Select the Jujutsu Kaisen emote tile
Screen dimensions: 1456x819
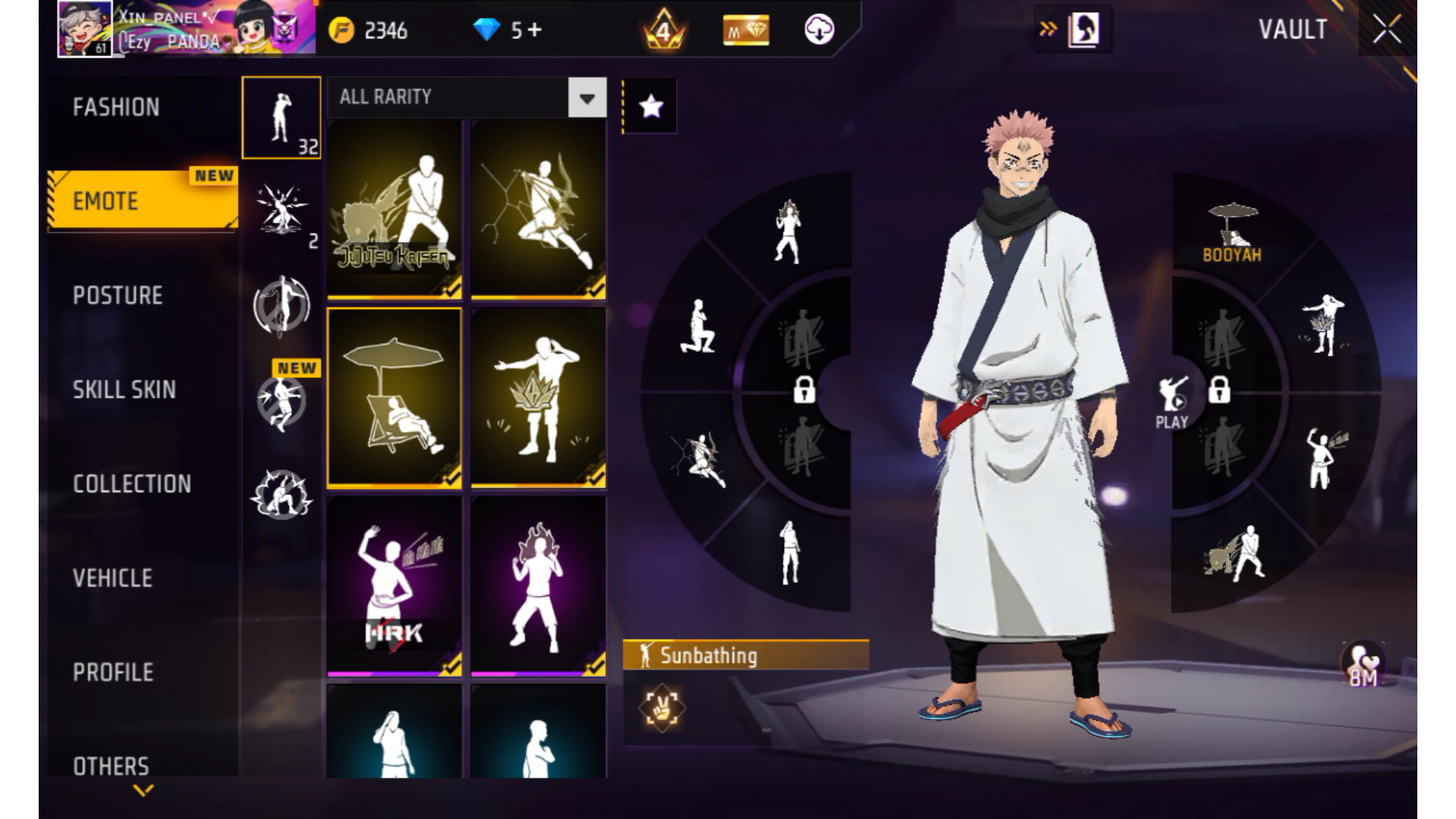394,209
